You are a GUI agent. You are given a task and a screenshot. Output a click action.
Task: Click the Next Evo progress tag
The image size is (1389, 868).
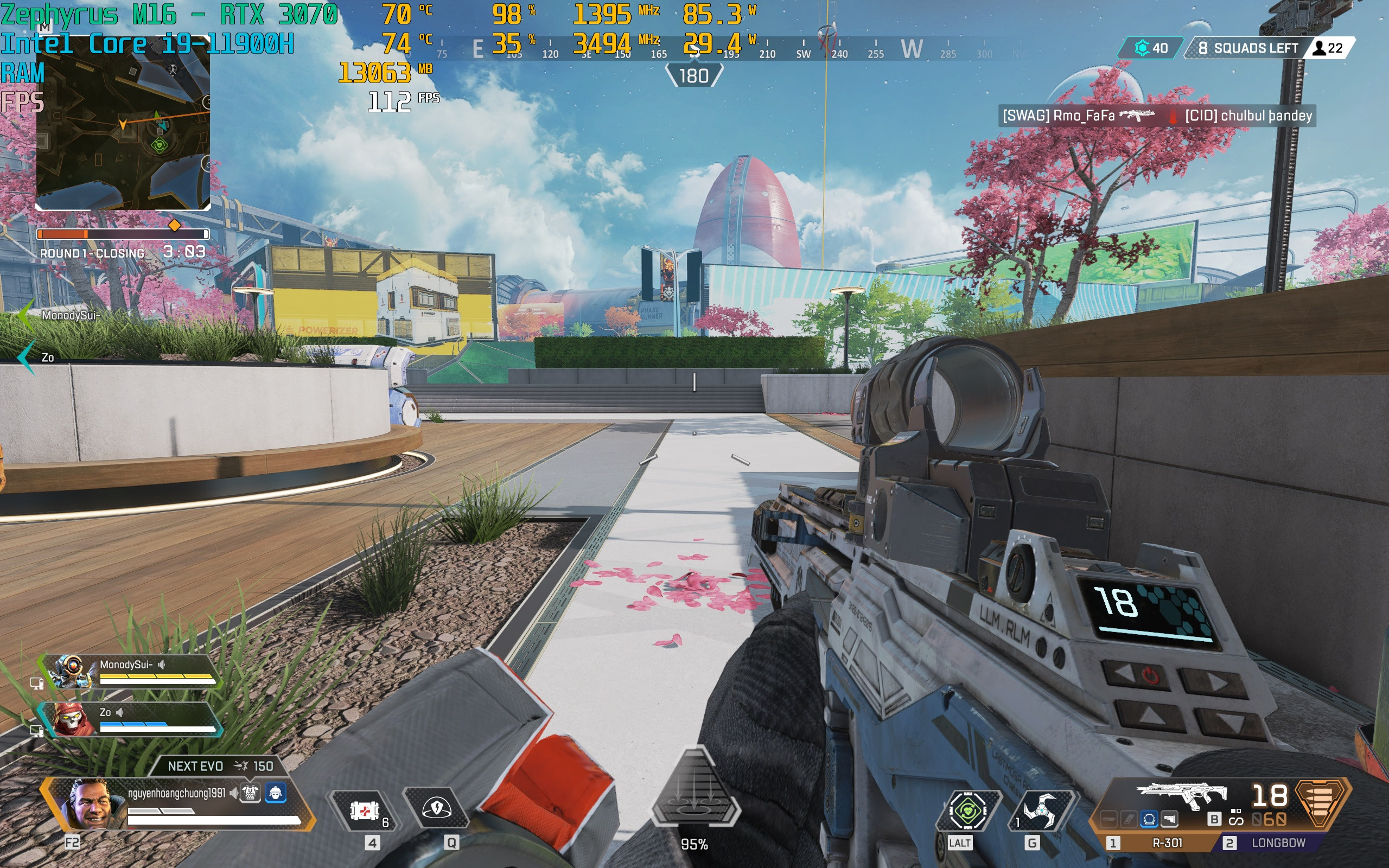[x=219, y=766]
